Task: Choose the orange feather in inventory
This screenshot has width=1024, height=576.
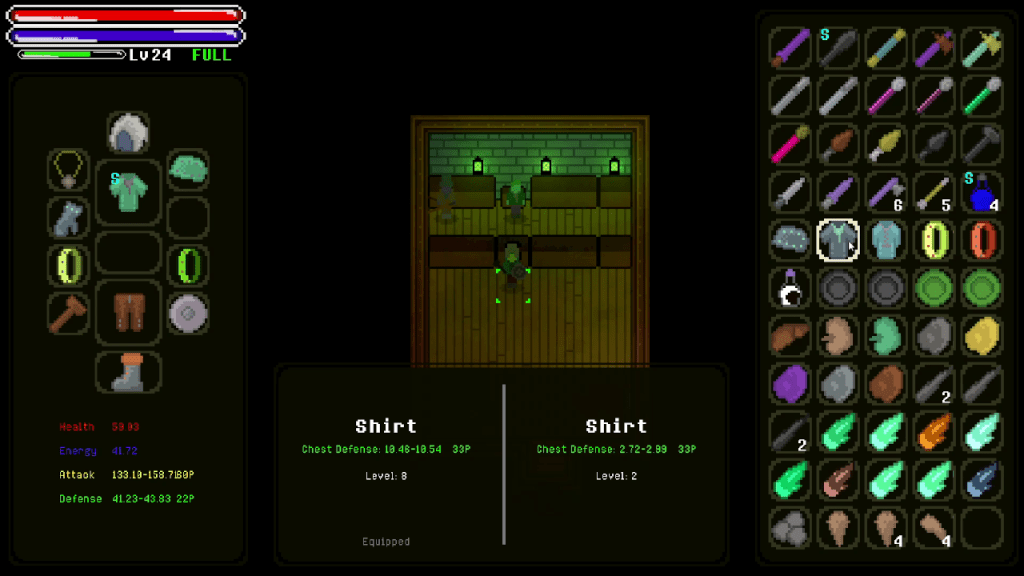Action: pos(934,431)
